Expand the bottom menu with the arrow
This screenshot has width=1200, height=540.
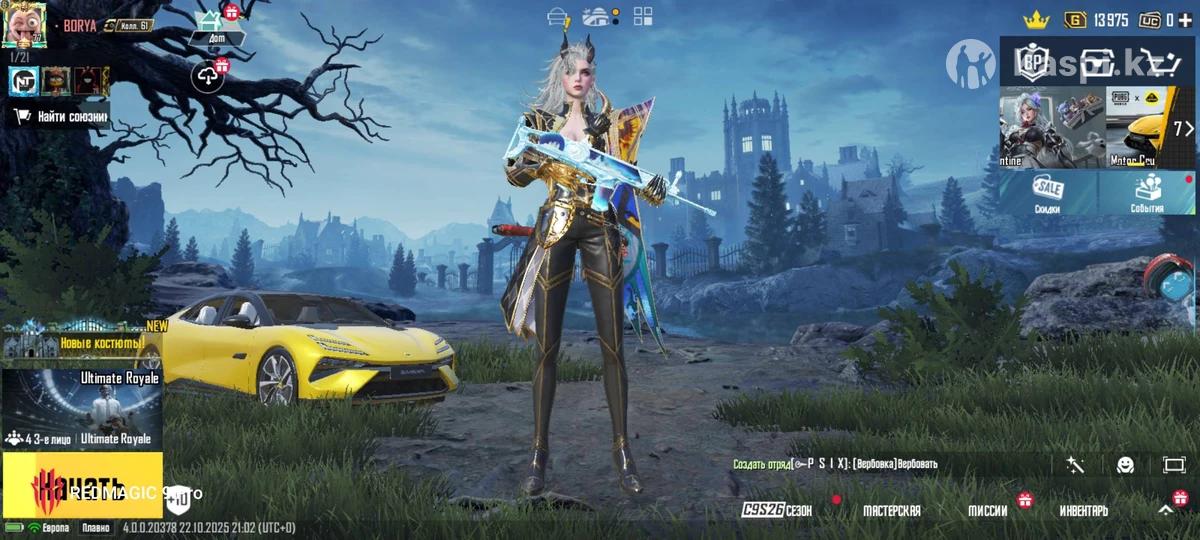(1166, 510)
